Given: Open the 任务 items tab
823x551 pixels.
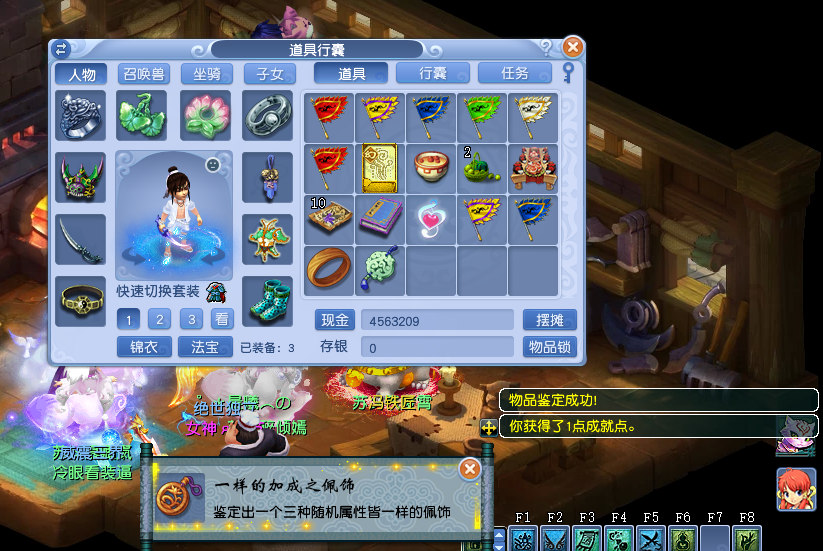Looking at the screenshot, I should tap(515, 73).
